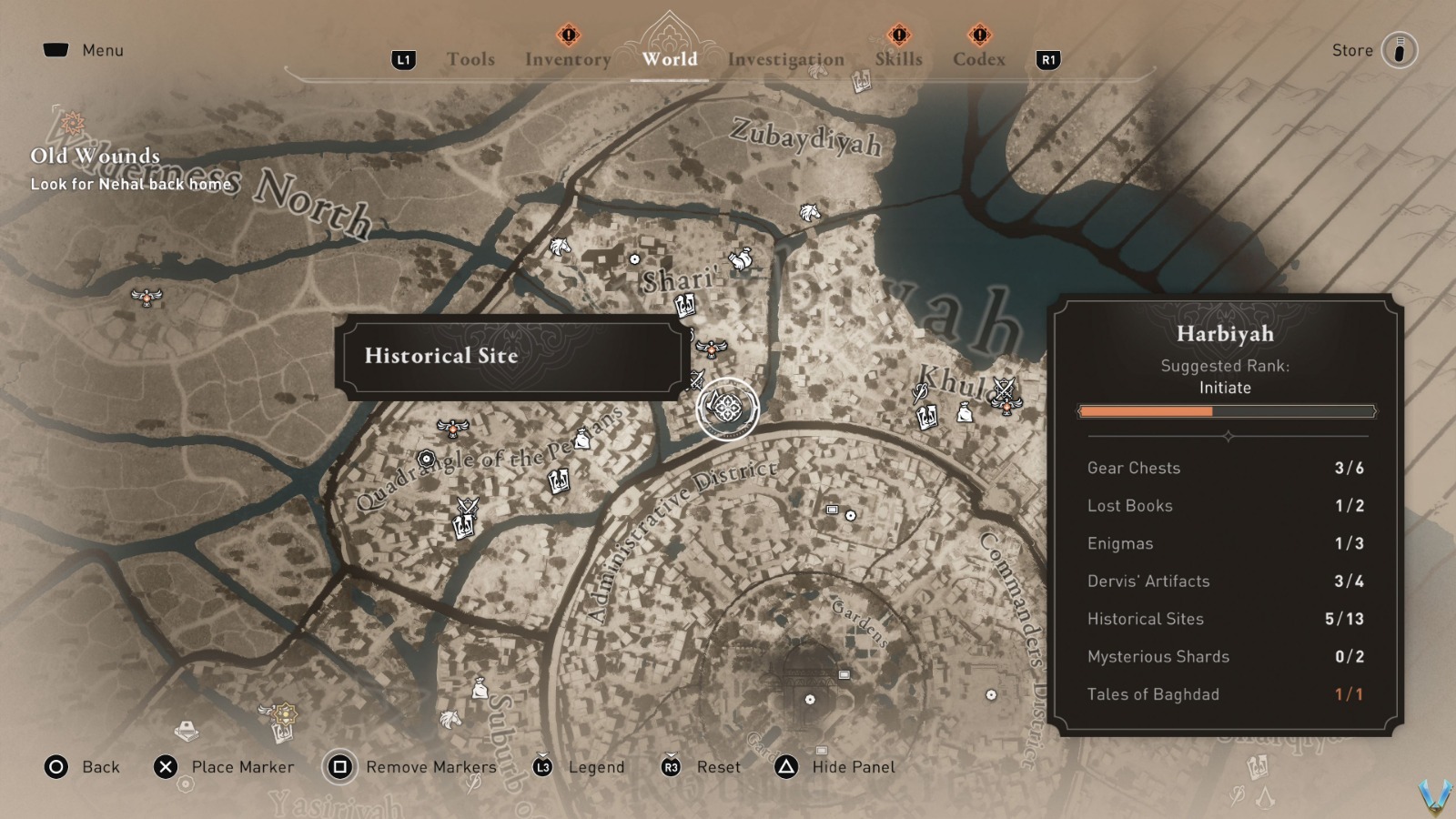Open the Codex tab
This screenshot has width=1456, height=819.
tap(978, 59)
